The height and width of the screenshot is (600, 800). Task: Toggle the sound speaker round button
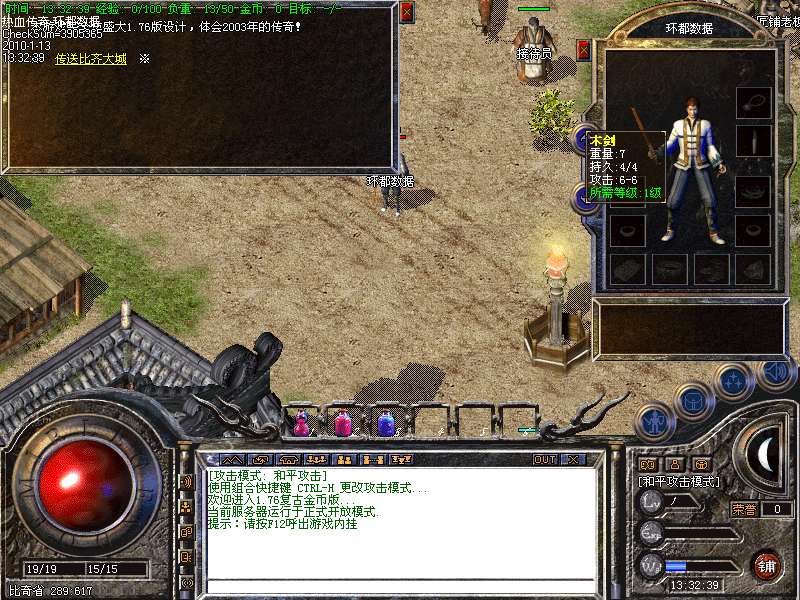(x=775, y=372)
